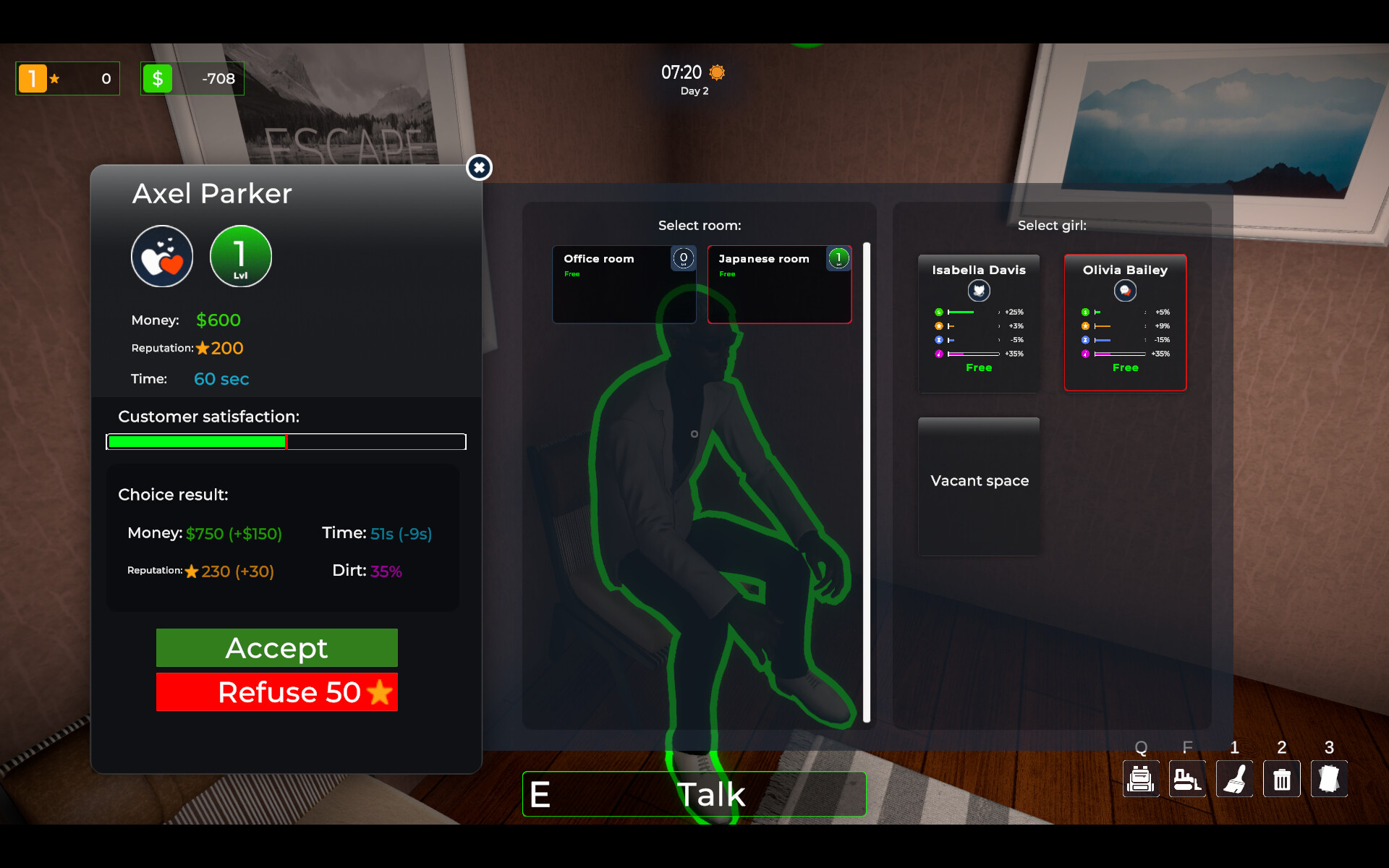Open the backpack inventory icon
The image size is (1389, 868).
(x=1140, y=779)
